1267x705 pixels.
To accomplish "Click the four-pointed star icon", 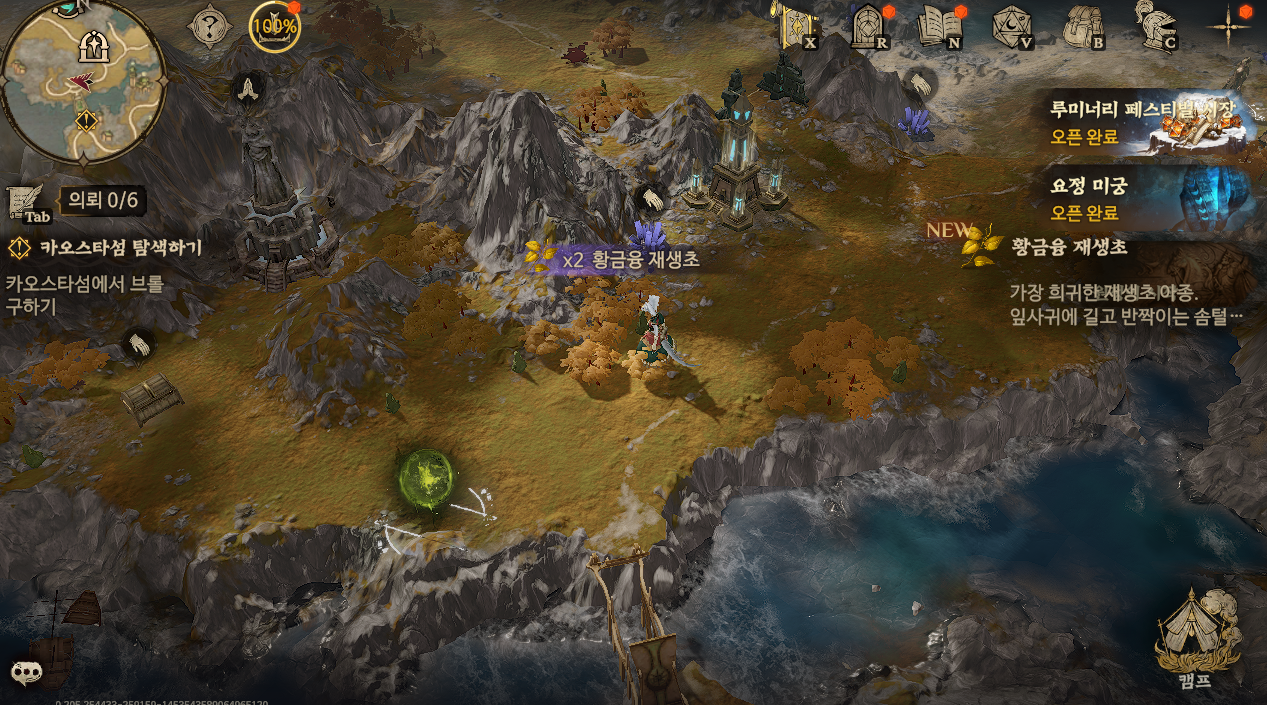I will pos(1230,25).
